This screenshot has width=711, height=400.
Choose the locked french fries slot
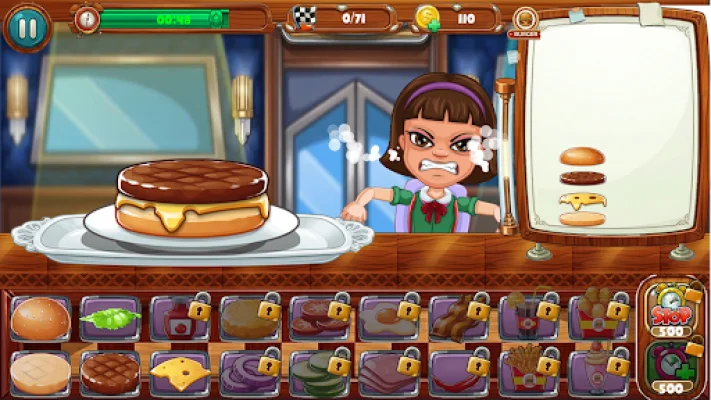529,372
